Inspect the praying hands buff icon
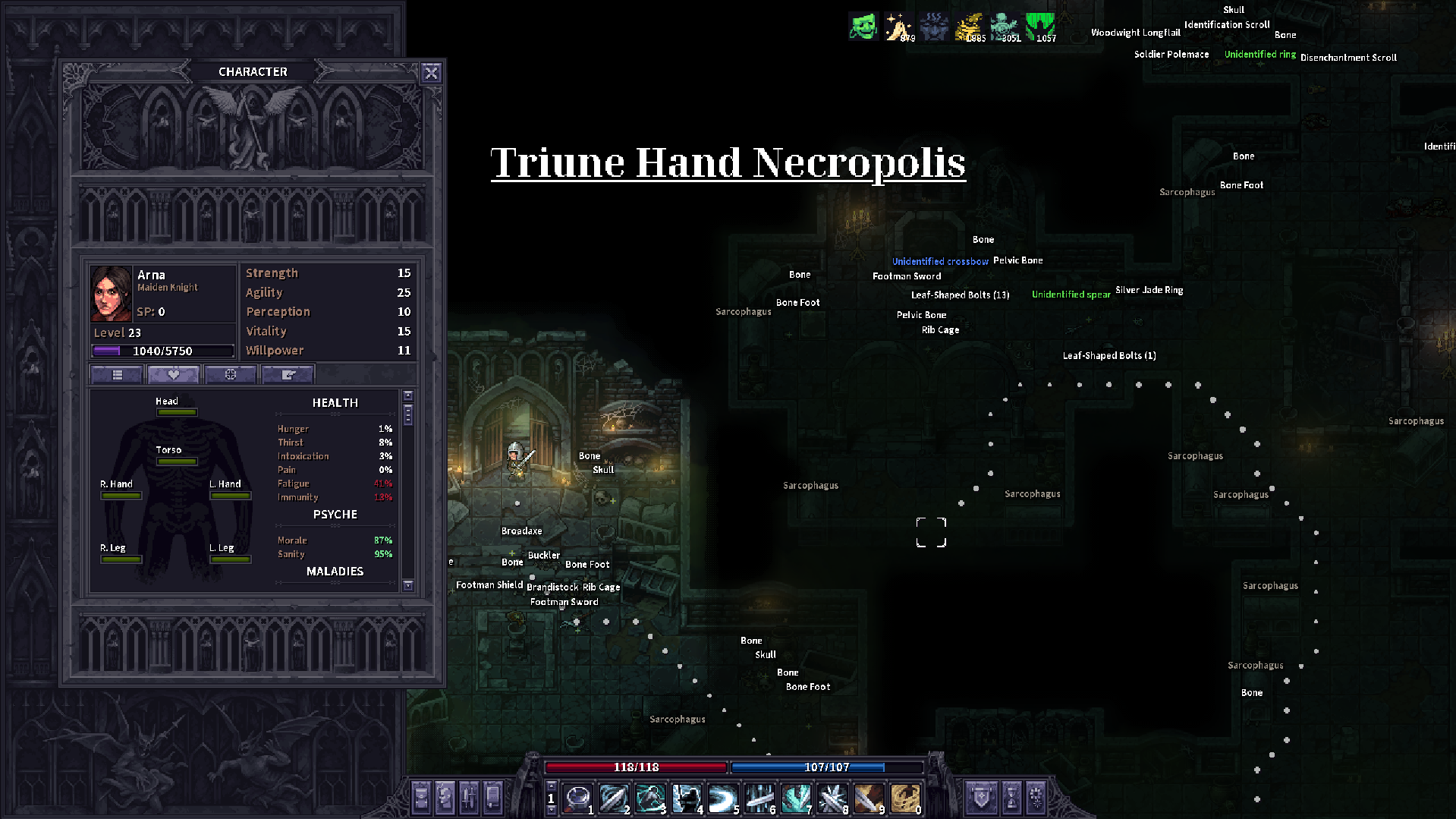Image resolution: width=1456 pixels, height=819 pixels. tap(898, 27)
